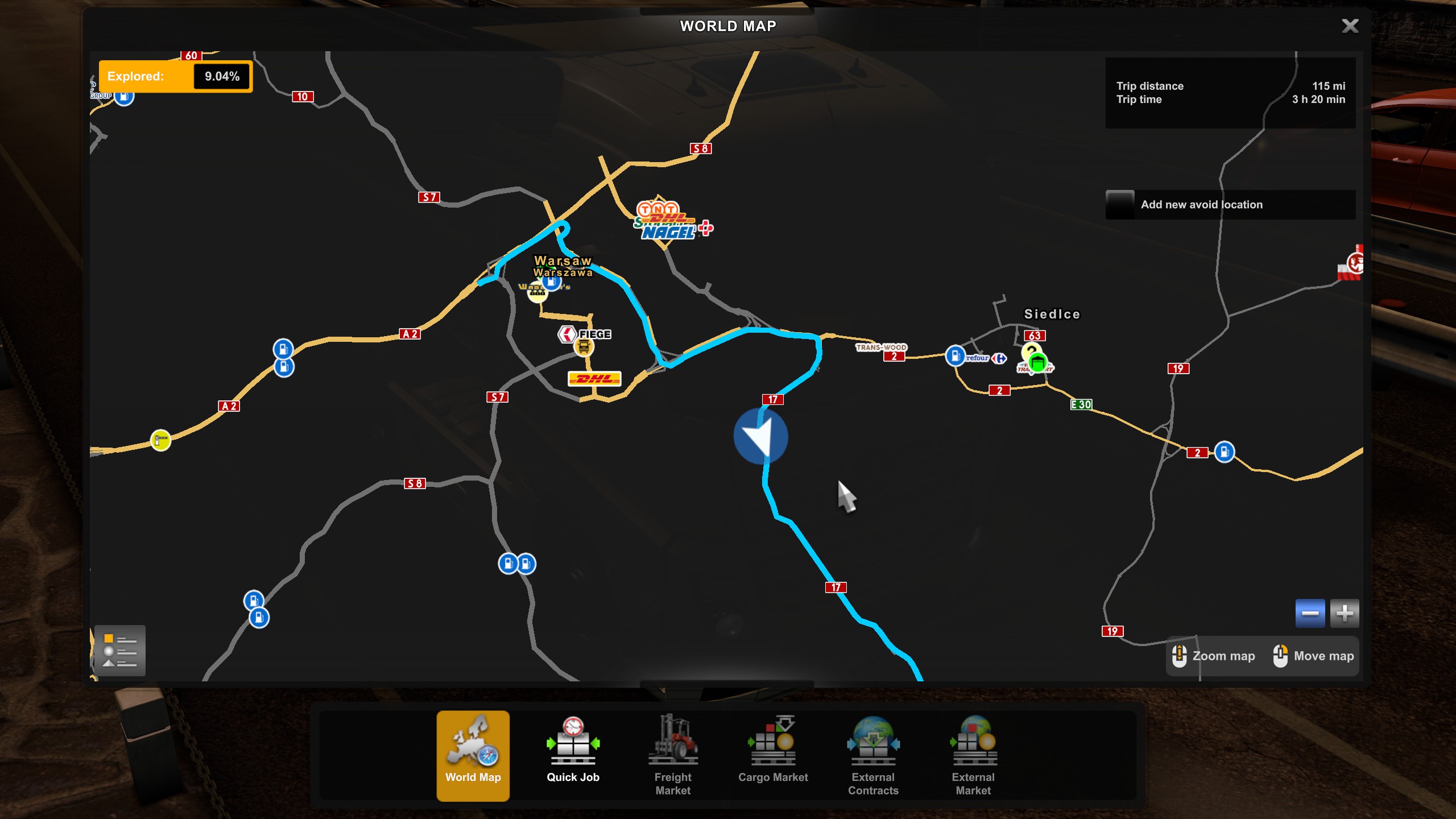The height and width of the screenshot is (819, 1456).
Task: Toggle the map legend panel
Action: pyautogui.click(x=119, y=651)
